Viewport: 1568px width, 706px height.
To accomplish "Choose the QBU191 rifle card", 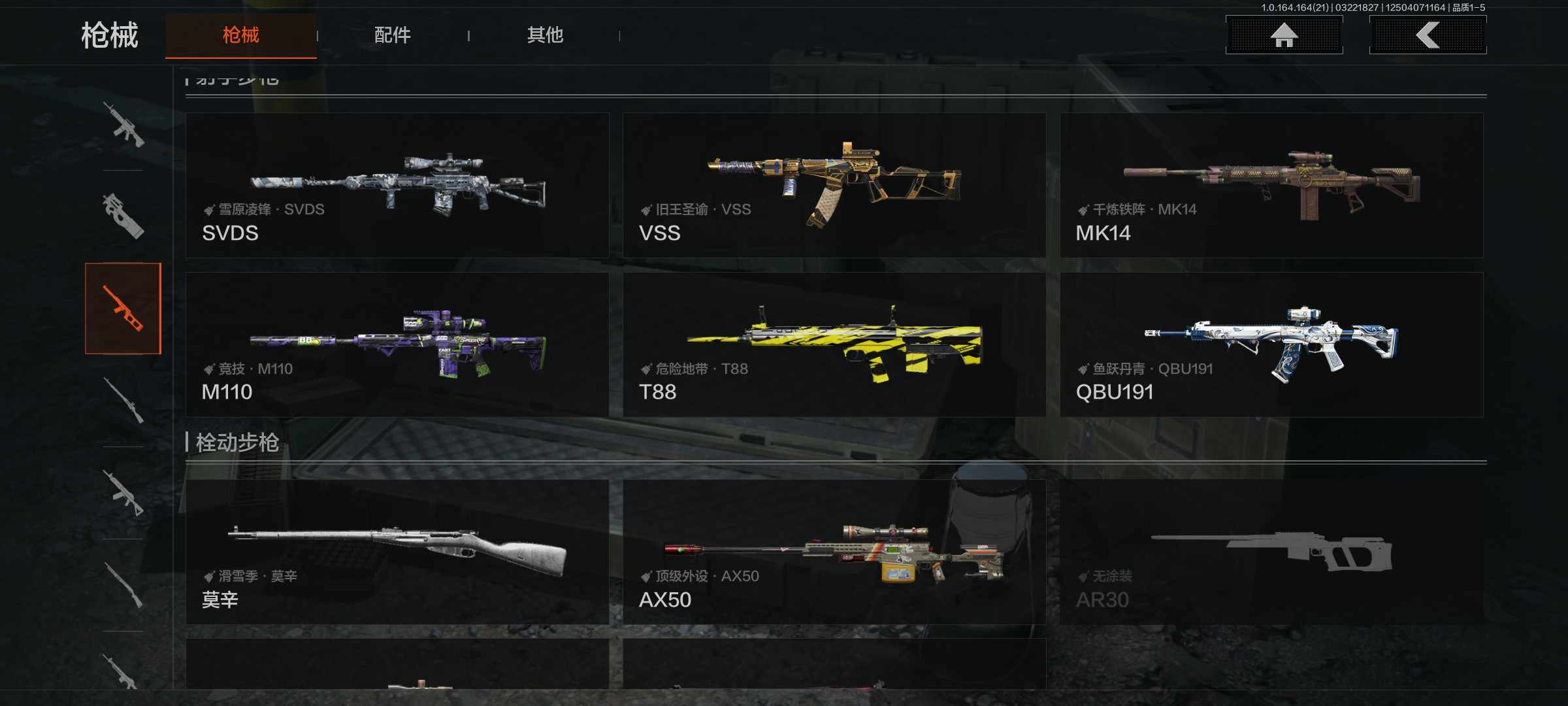I will coord(1271,345).
